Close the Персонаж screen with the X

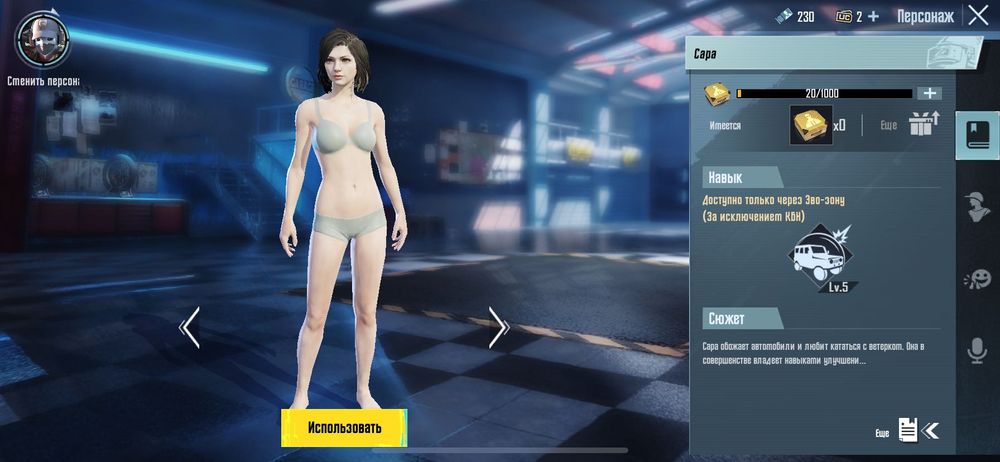(977, 15)
